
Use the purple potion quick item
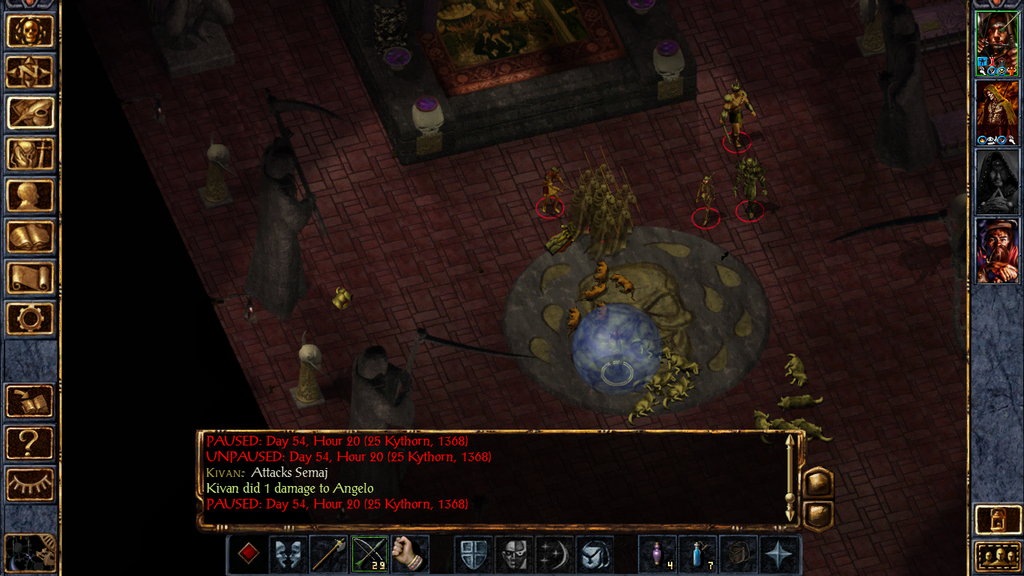click(x=657, y=553)
